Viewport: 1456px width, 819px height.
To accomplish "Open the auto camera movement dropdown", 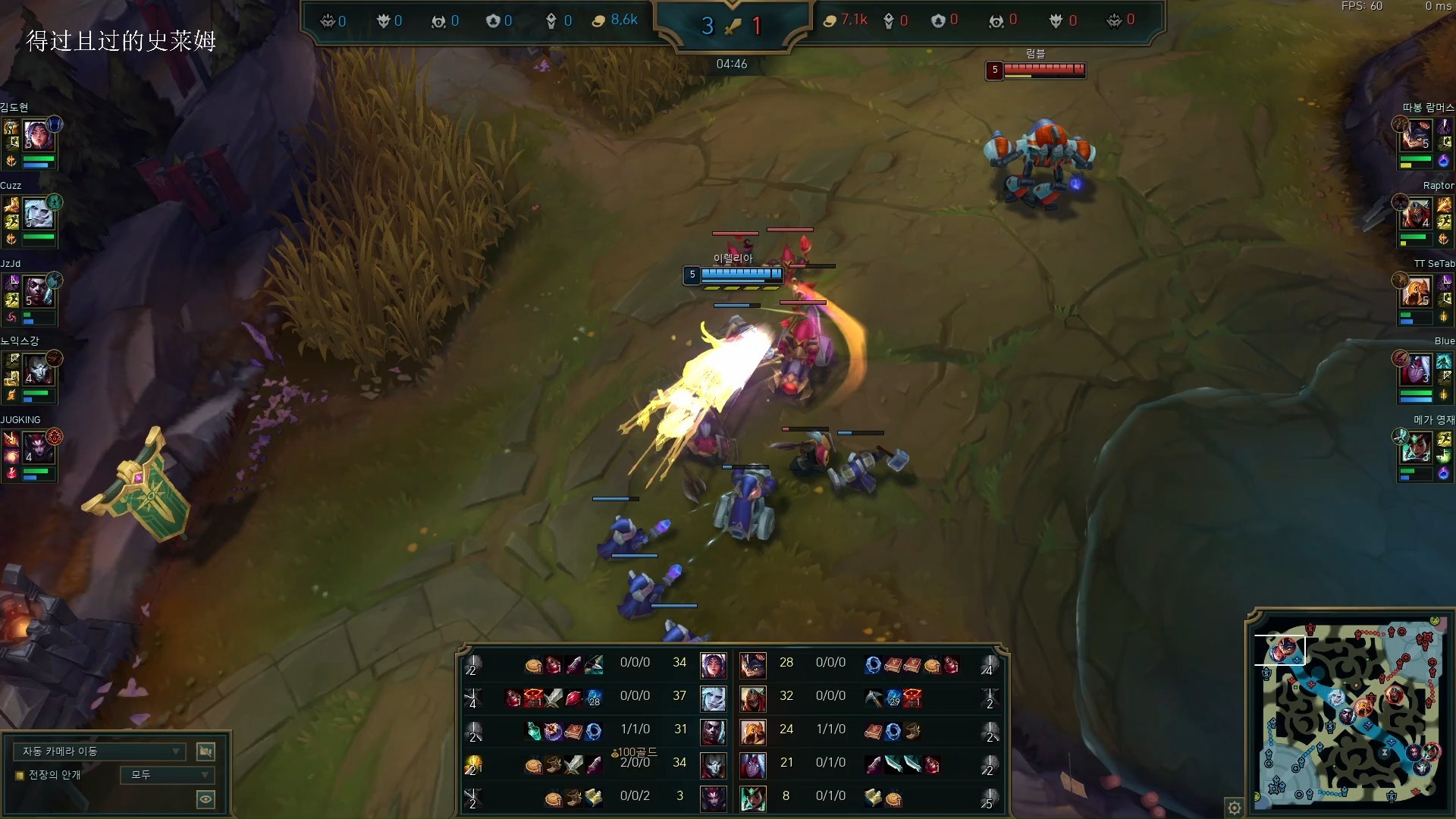I will pos(99,752).
